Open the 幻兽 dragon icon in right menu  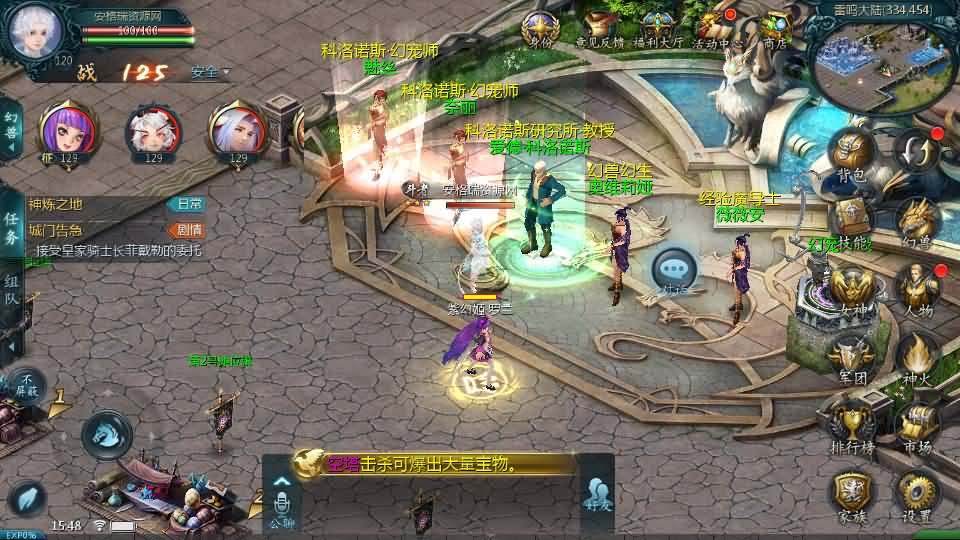(914, 219)
